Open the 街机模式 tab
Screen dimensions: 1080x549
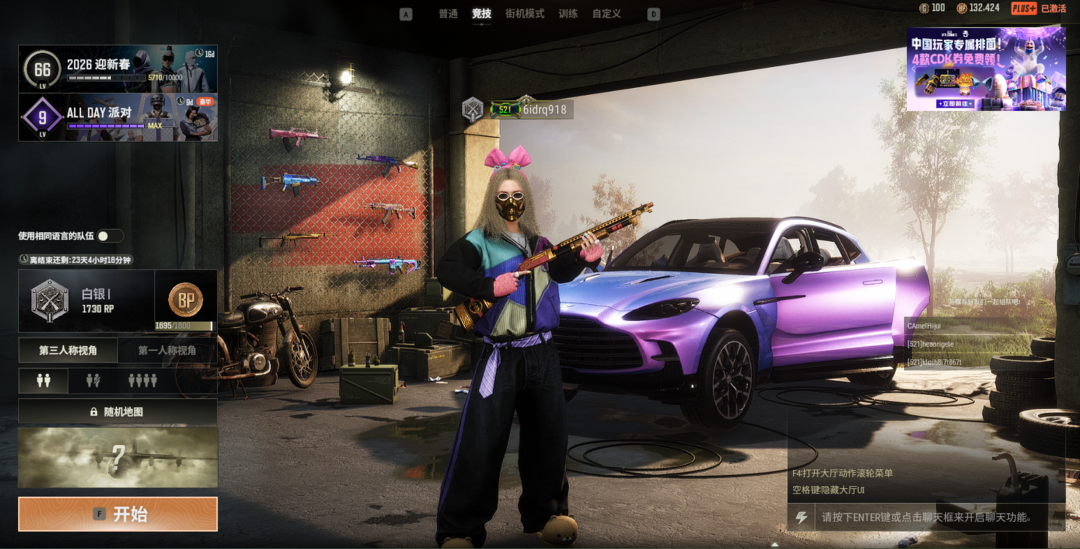tap(525, 14)
